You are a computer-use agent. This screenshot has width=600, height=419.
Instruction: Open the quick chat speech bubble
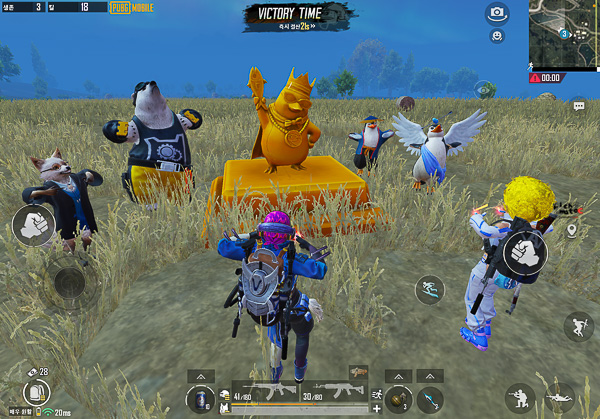point(579,104)
